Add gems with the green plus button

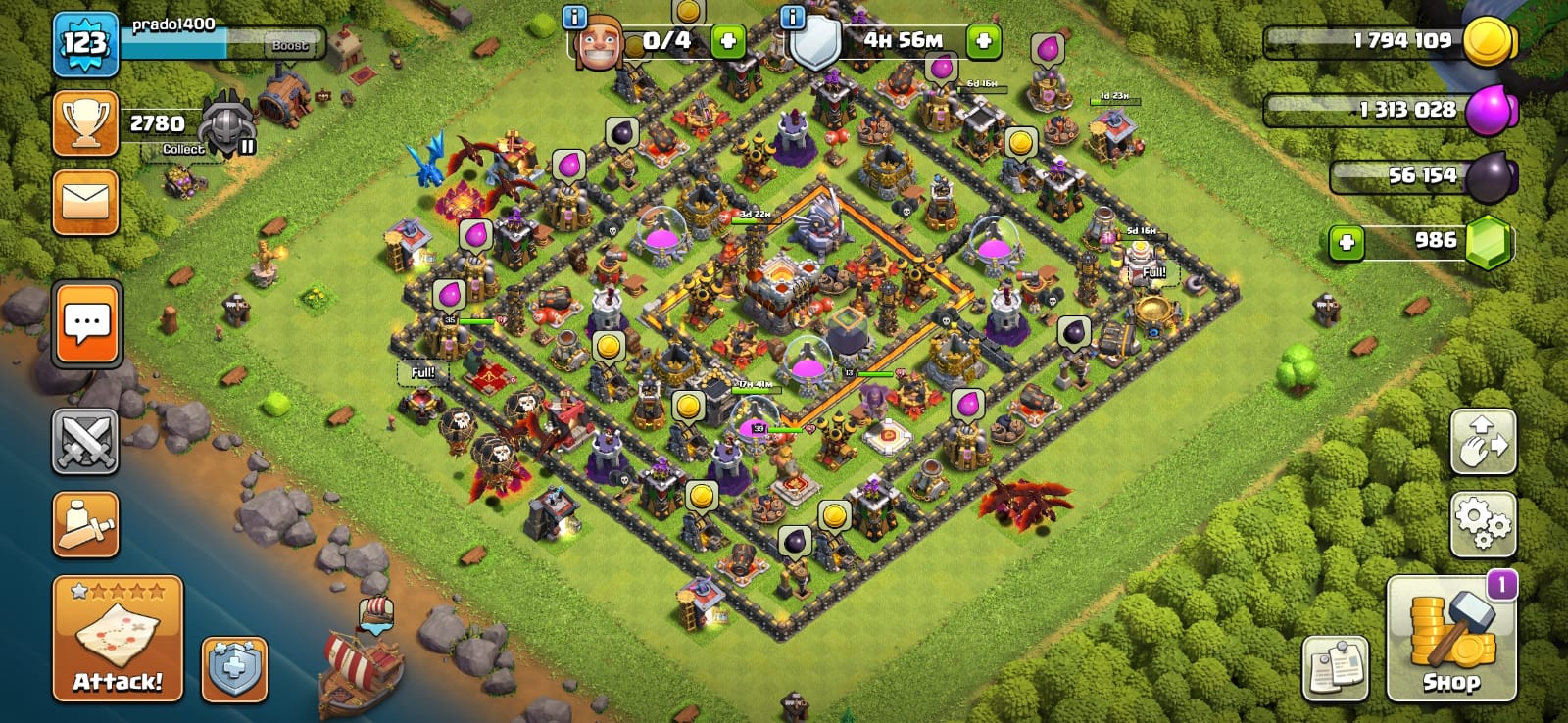pyautogui.click(x=1347, y=242)
